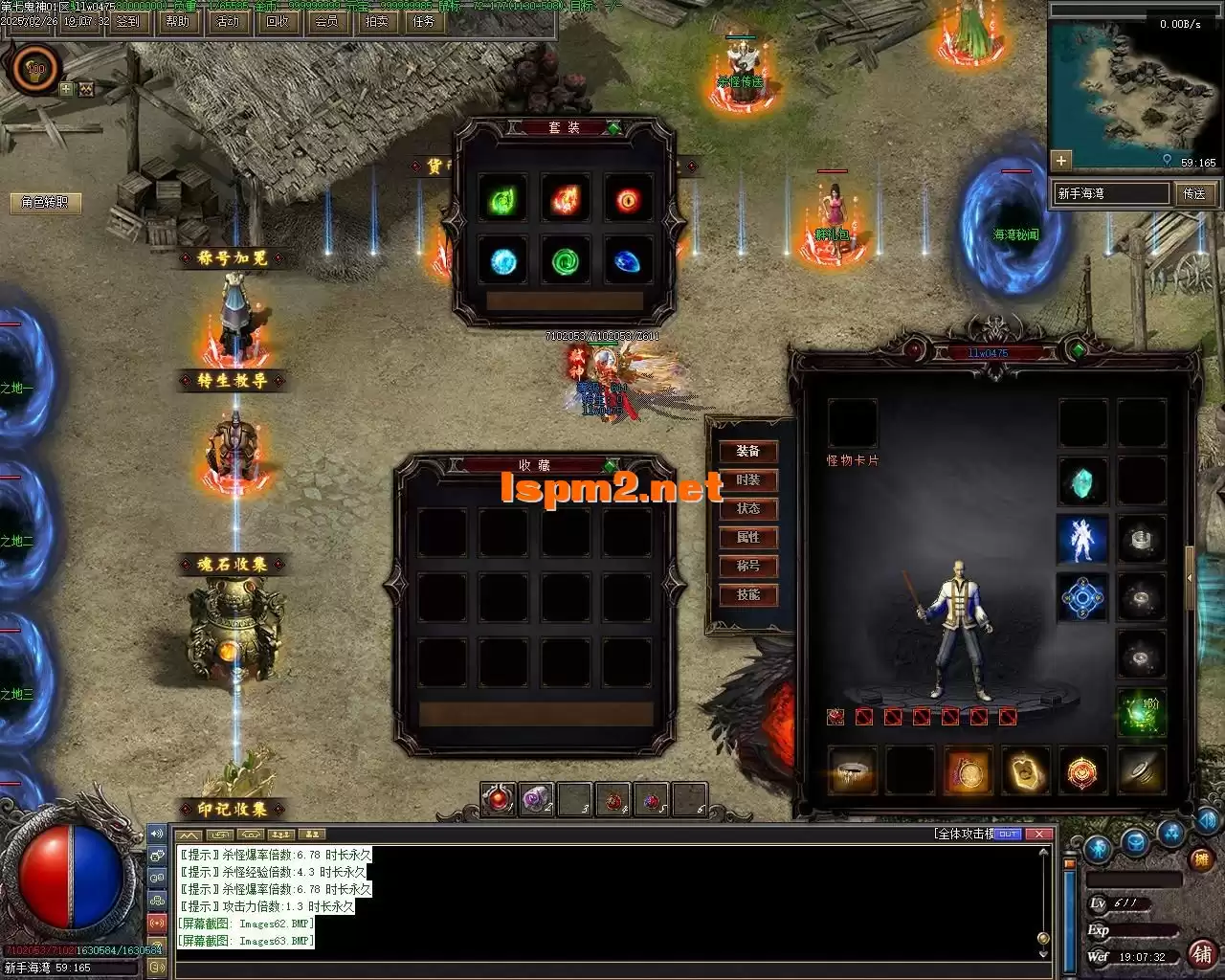Open the 活动 events menu

point(228,21)
